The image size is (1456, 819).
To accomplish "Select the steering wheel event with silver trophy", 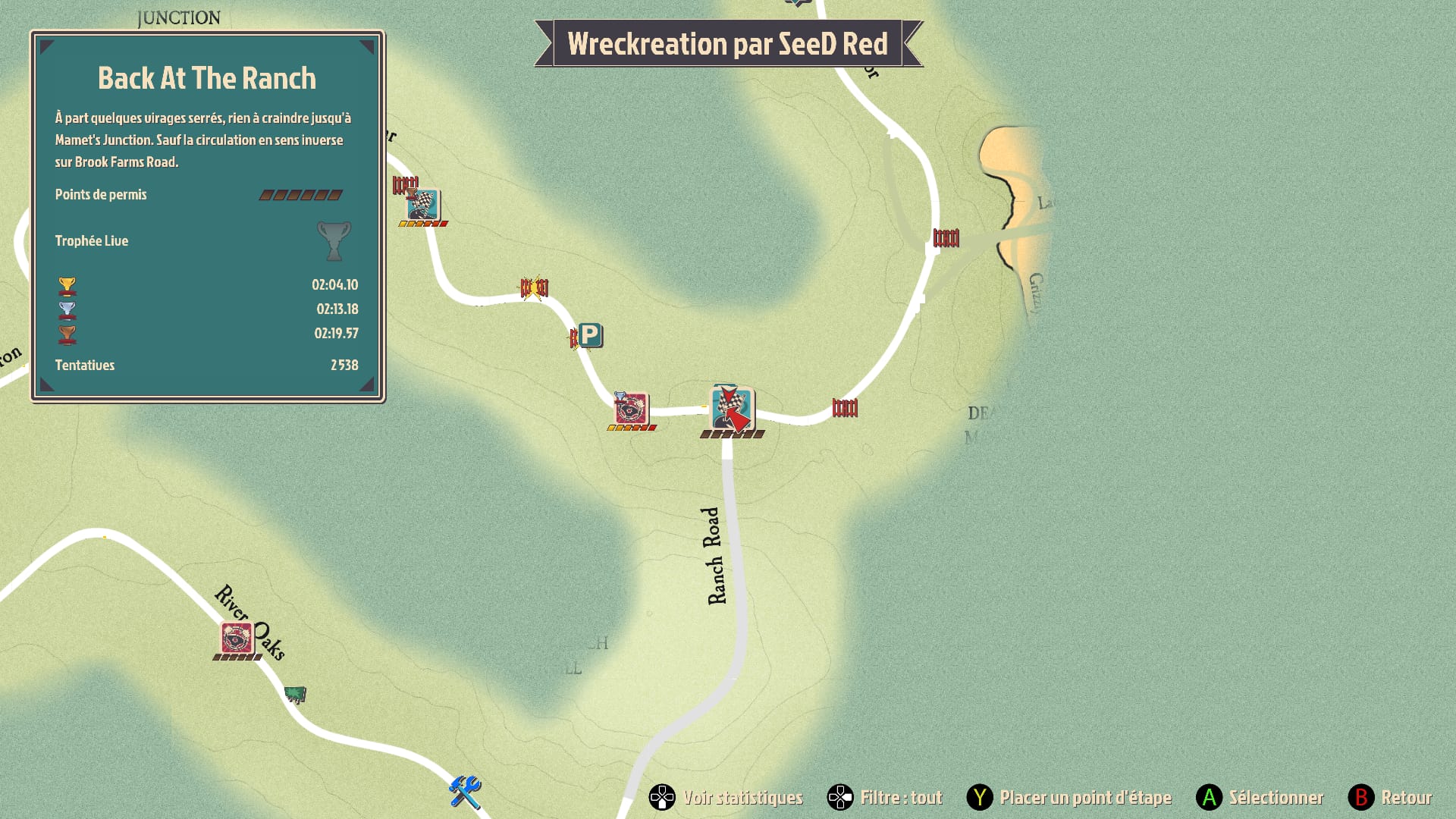I will click(631, 409).
